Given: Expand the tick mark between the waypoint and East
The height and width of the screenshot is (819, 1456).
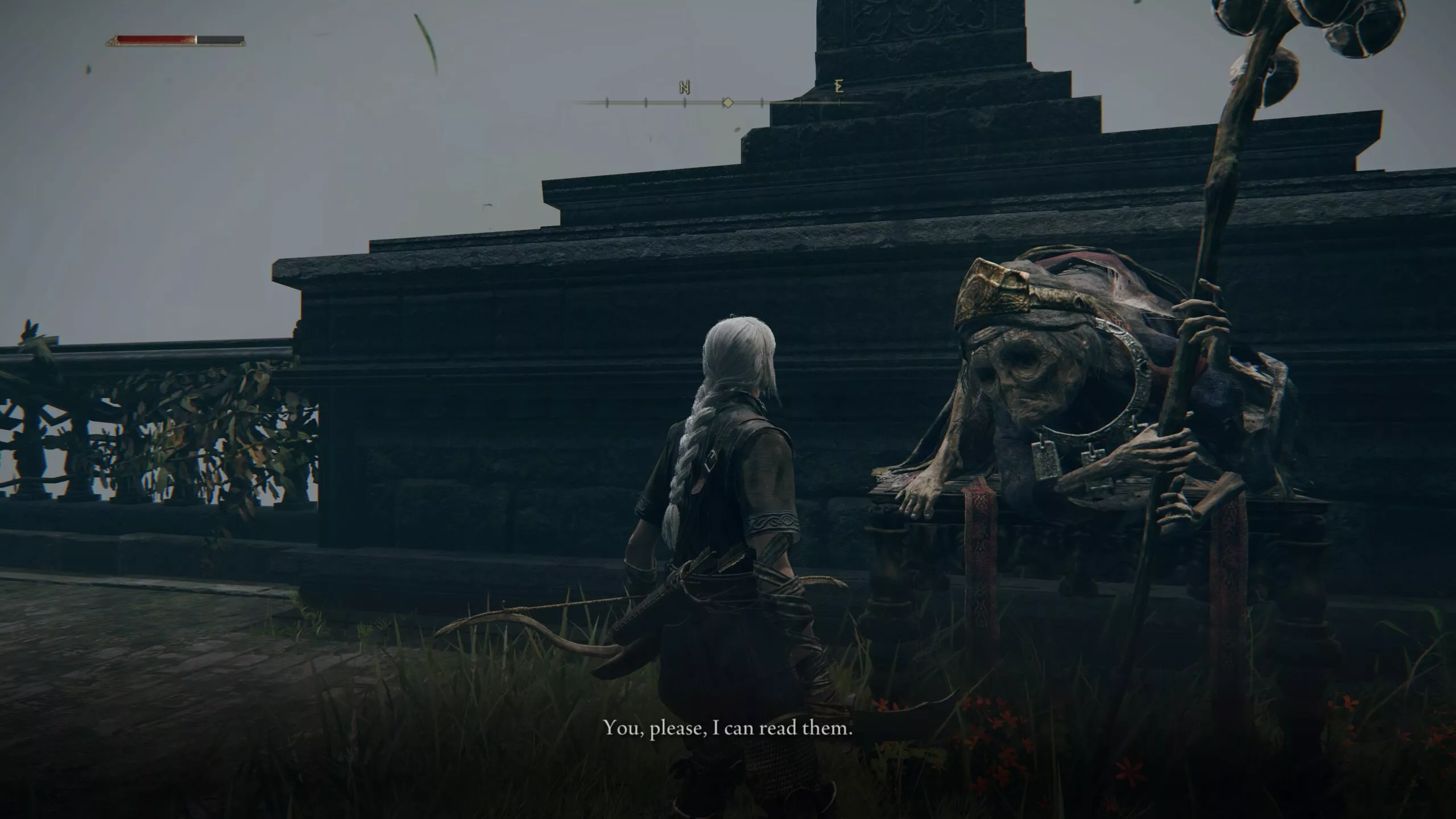Looking at the screenshot, I should click(x=762, y=101).
